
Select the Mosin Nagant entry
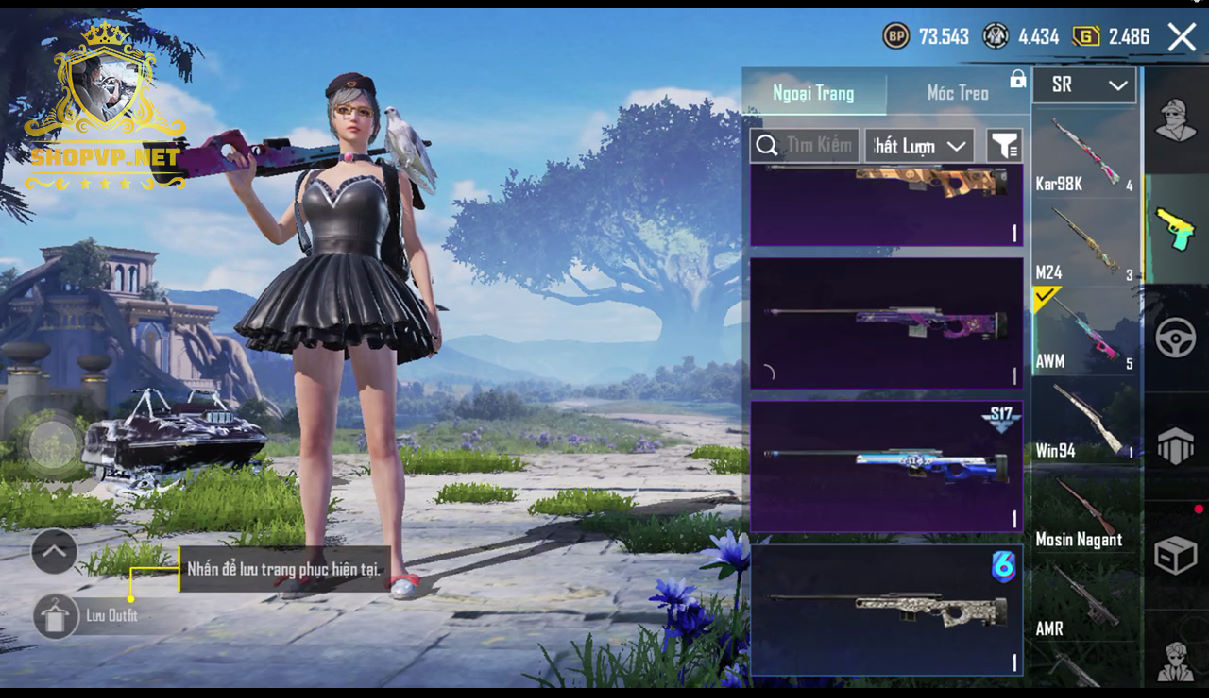tap(1084, 509)
